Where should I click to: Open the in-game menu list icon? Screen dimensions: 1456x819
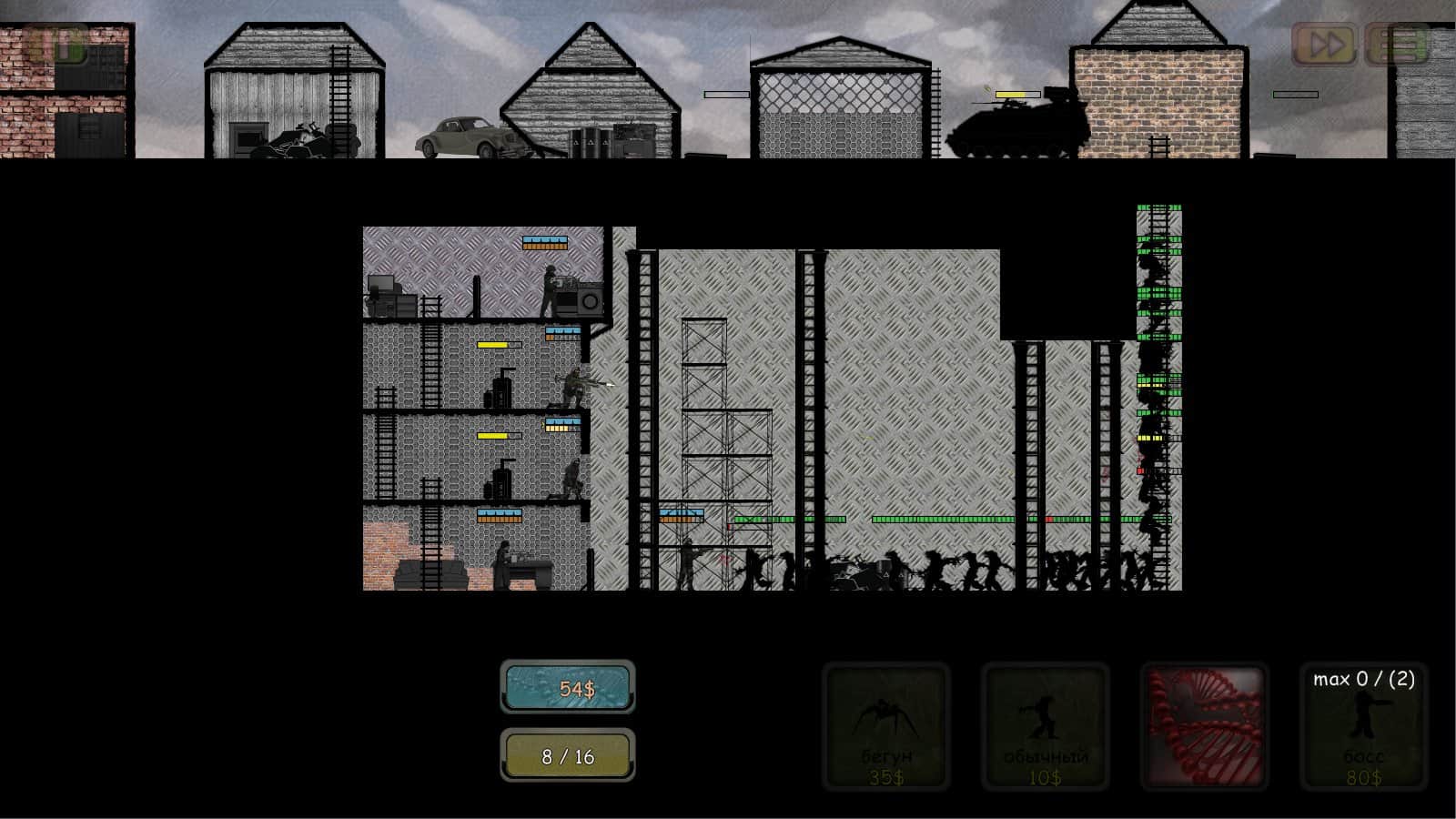pyautogui.click(x=1399, y=42)
